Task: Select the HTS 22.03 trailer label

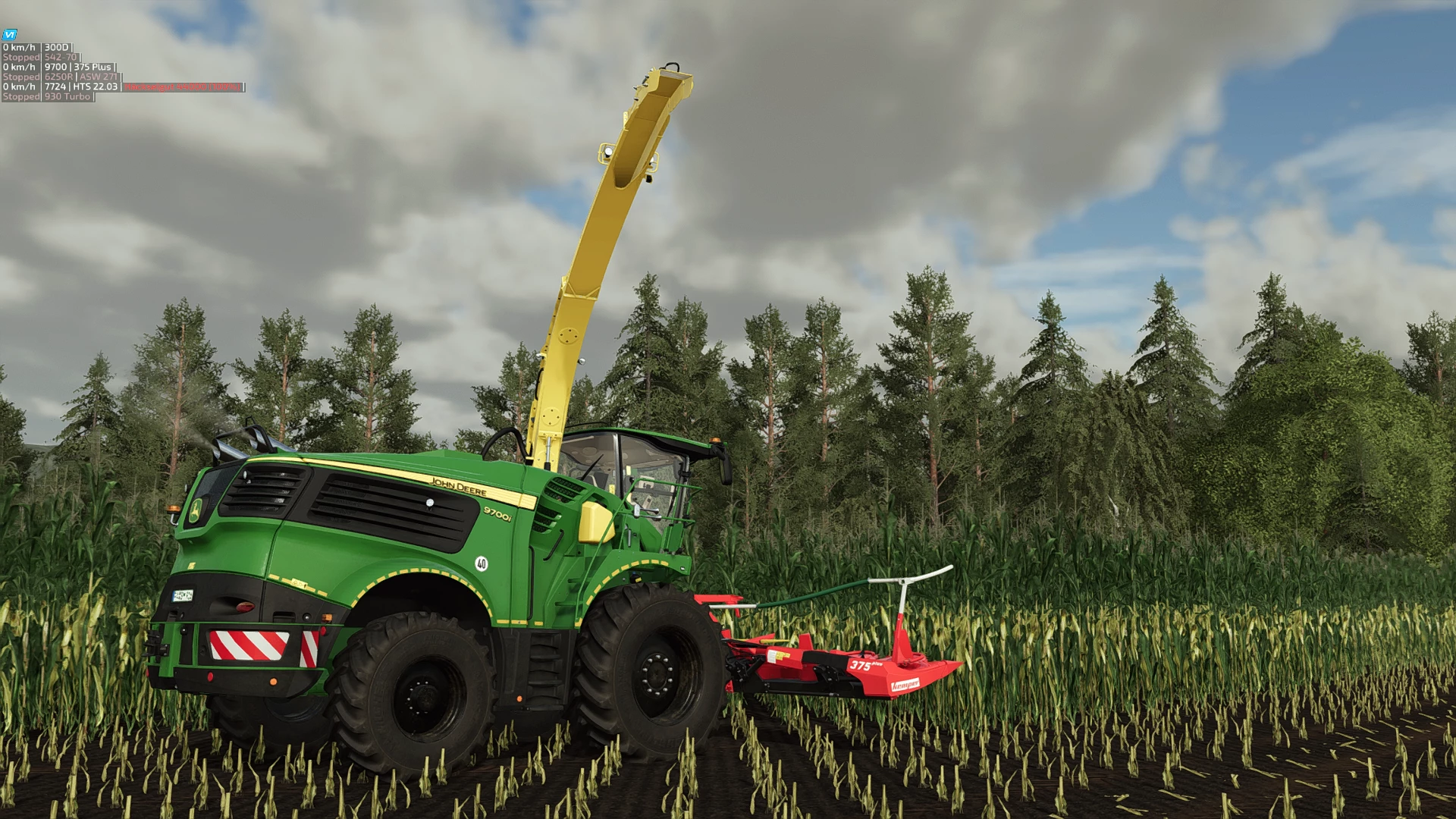Action: pos(94,88)
